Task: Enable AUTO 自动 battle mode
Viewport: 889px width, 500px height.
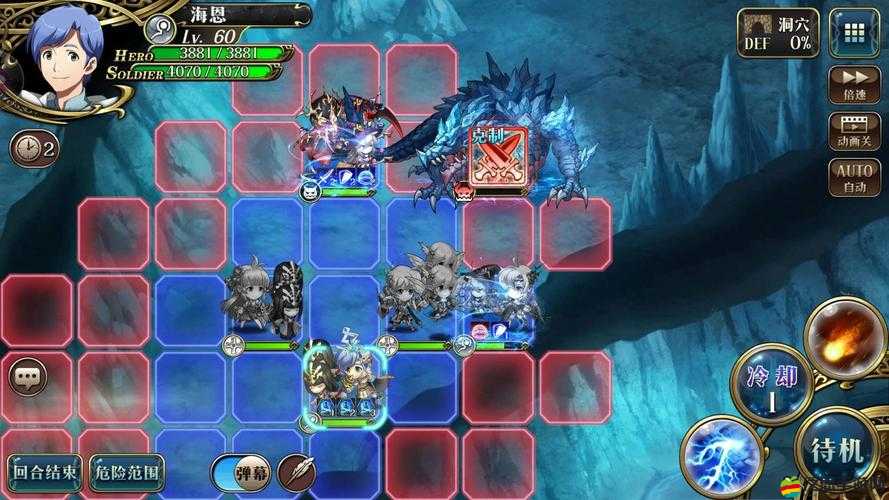Action: [x=854, y=177]
